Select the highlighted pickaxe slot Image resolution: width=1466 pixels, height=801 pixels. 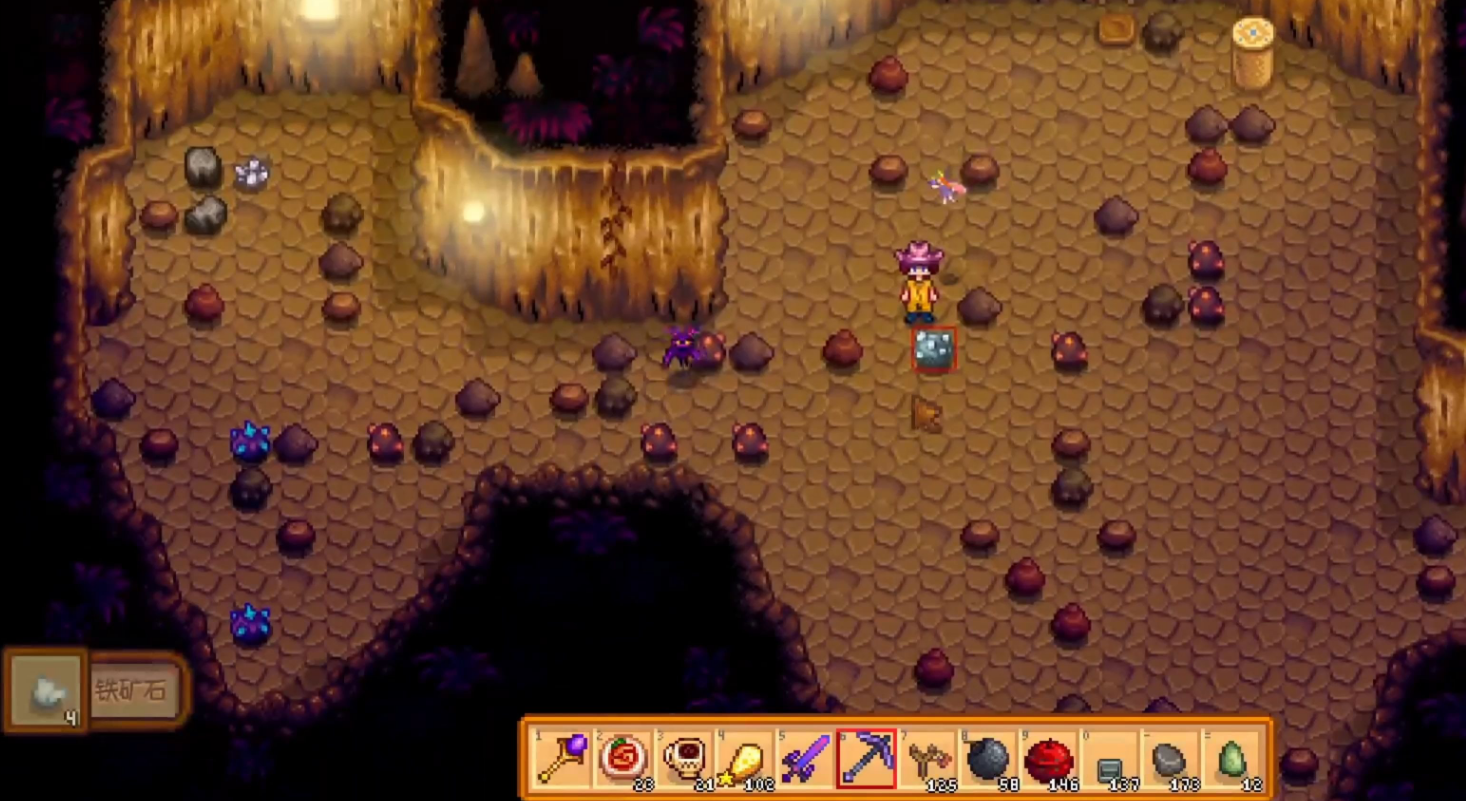coord(866,759)
